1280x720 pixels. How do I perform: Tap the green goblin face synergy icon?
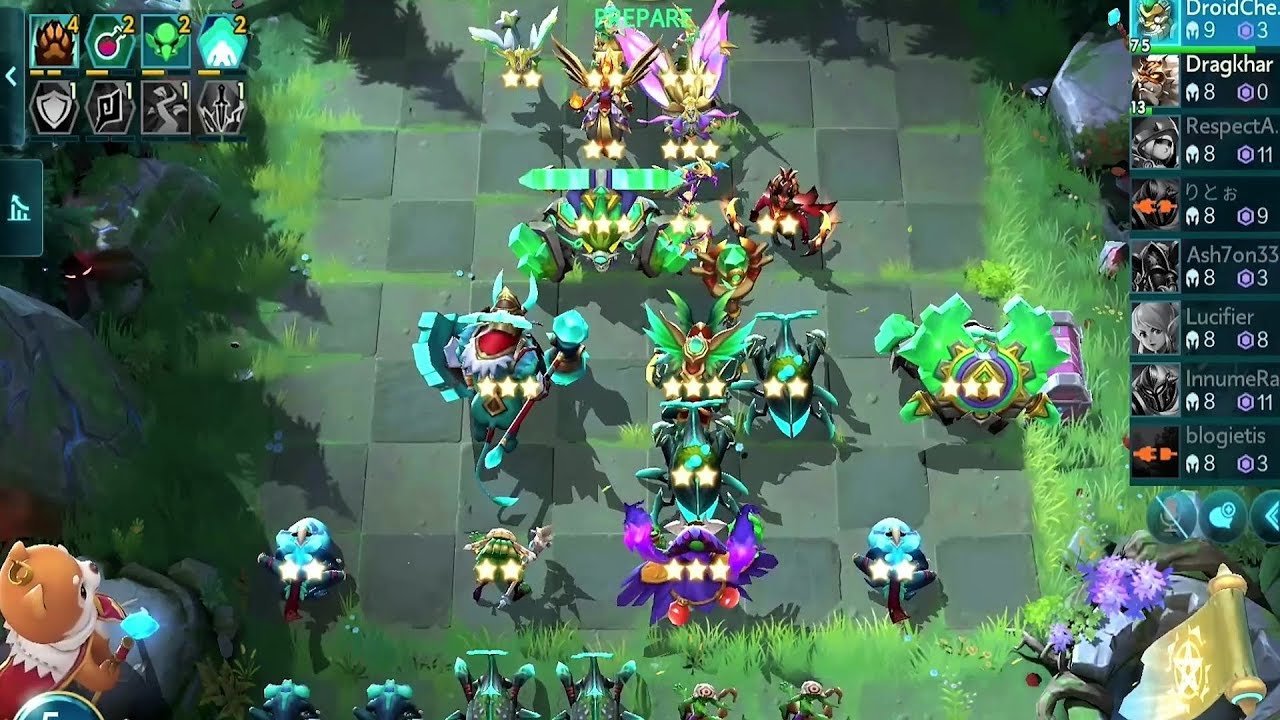(x=165, y=43)
